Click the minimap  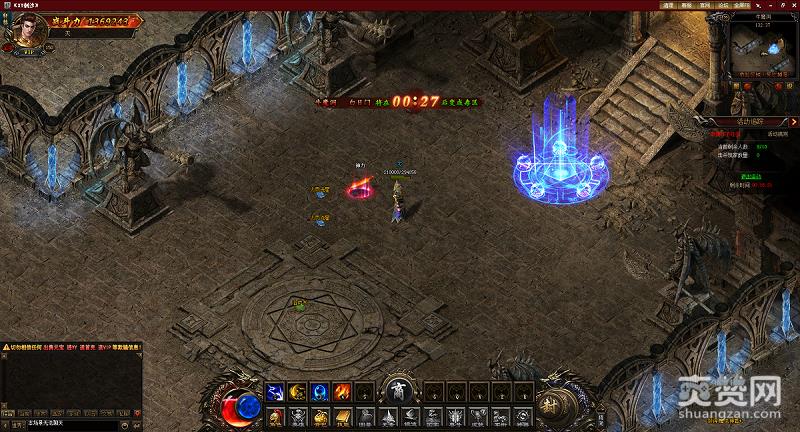[756, 46]
